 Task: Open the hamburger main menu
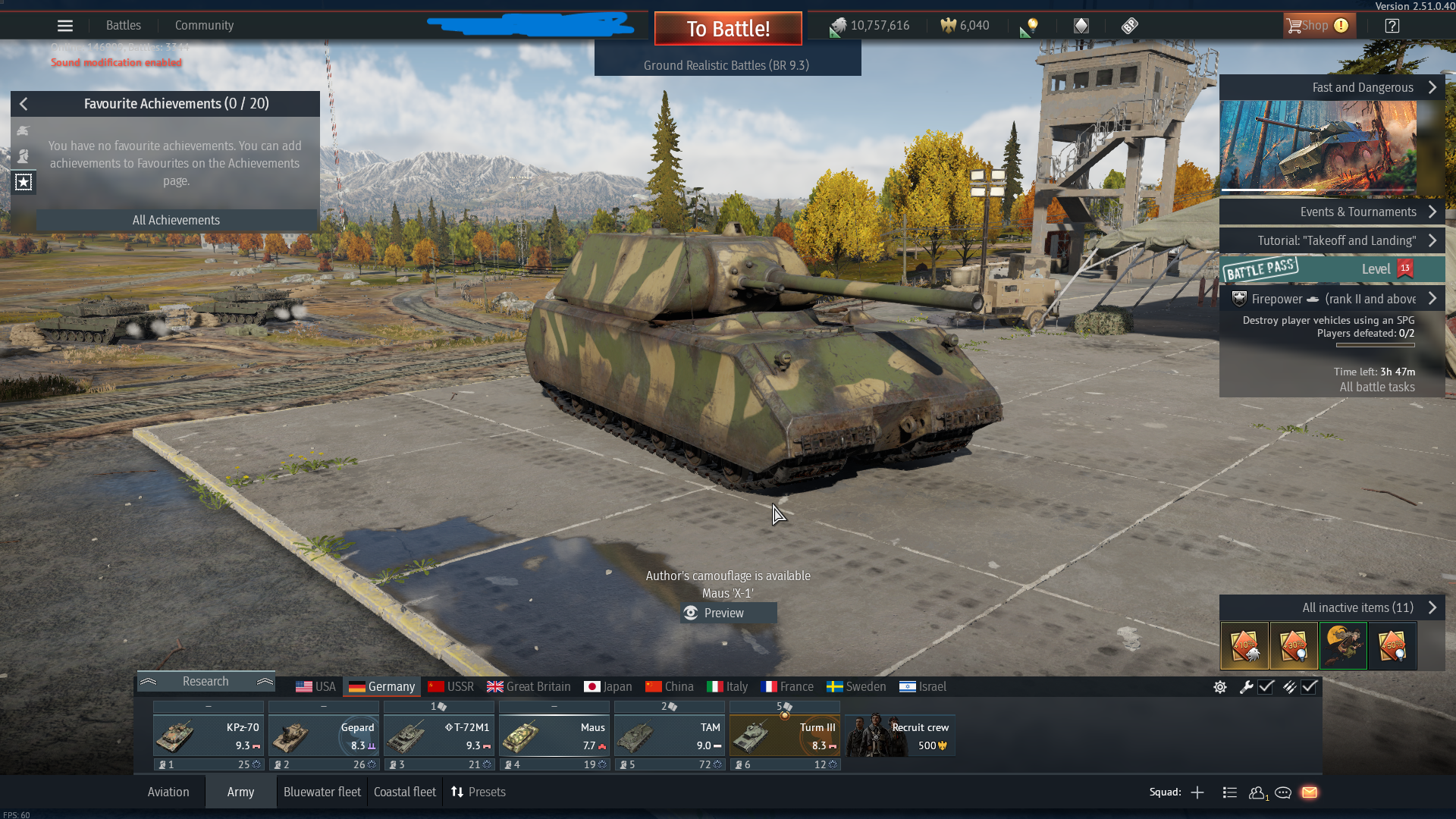click(x=65, y=26)
